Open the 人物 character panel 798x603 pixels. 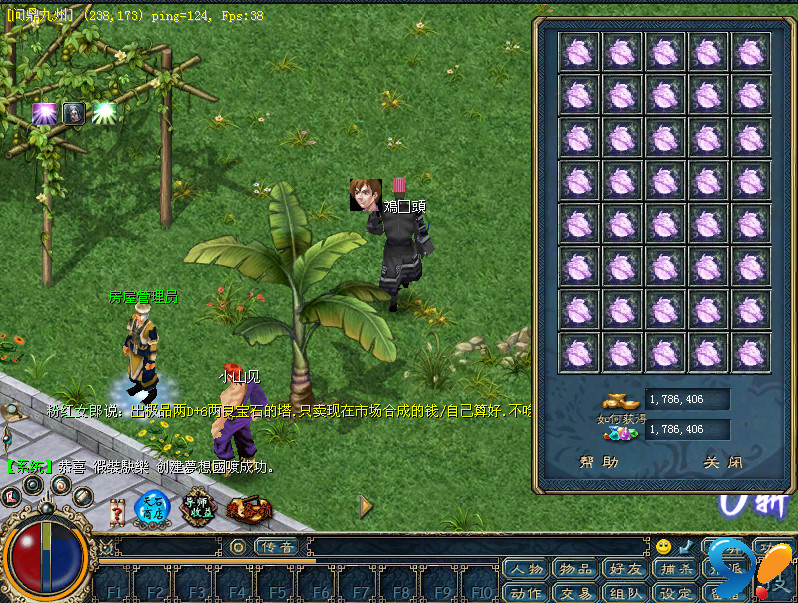(526, 569)
